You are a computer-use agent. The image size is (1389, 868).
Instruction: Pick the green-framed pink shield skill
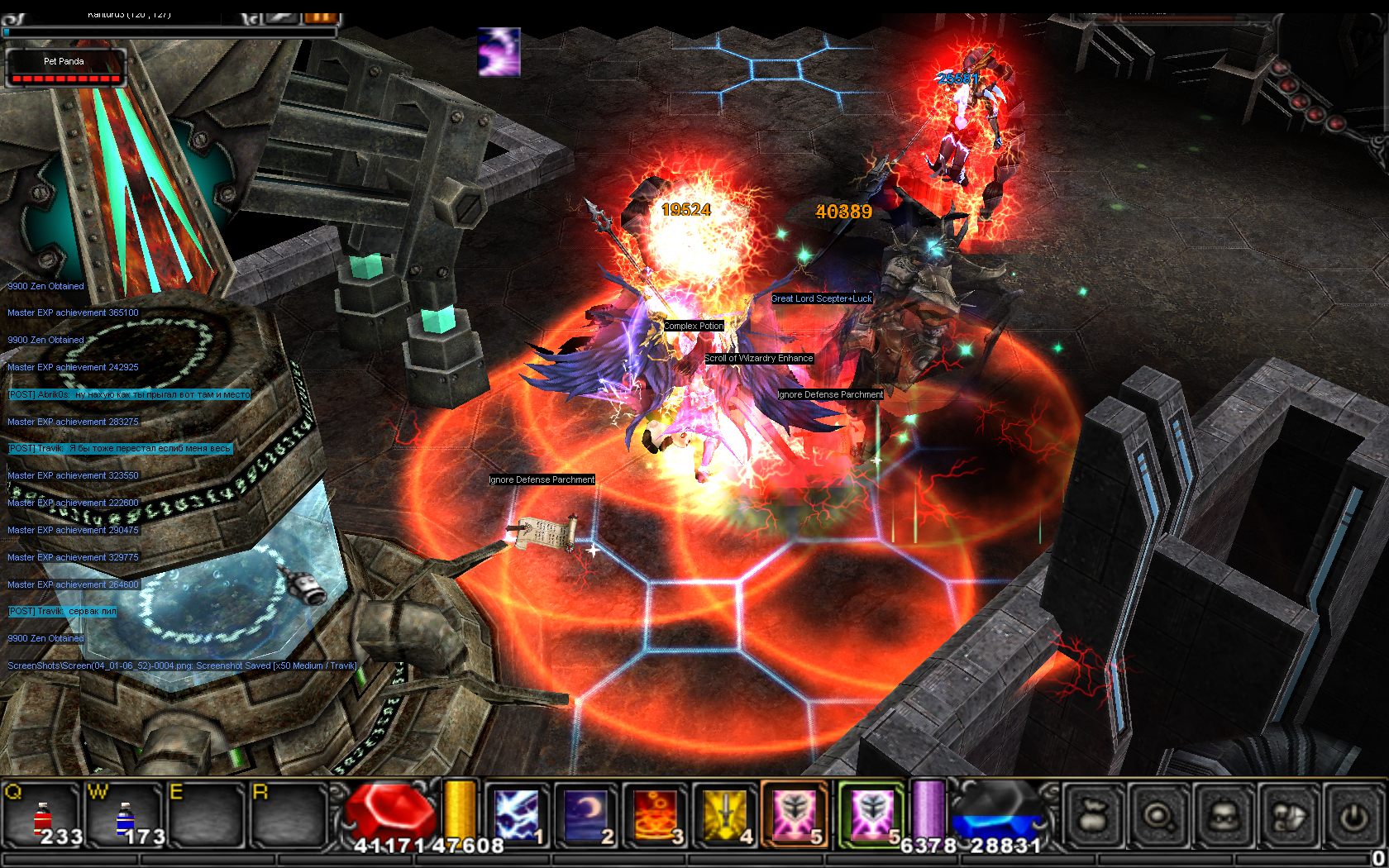(871, 815)
